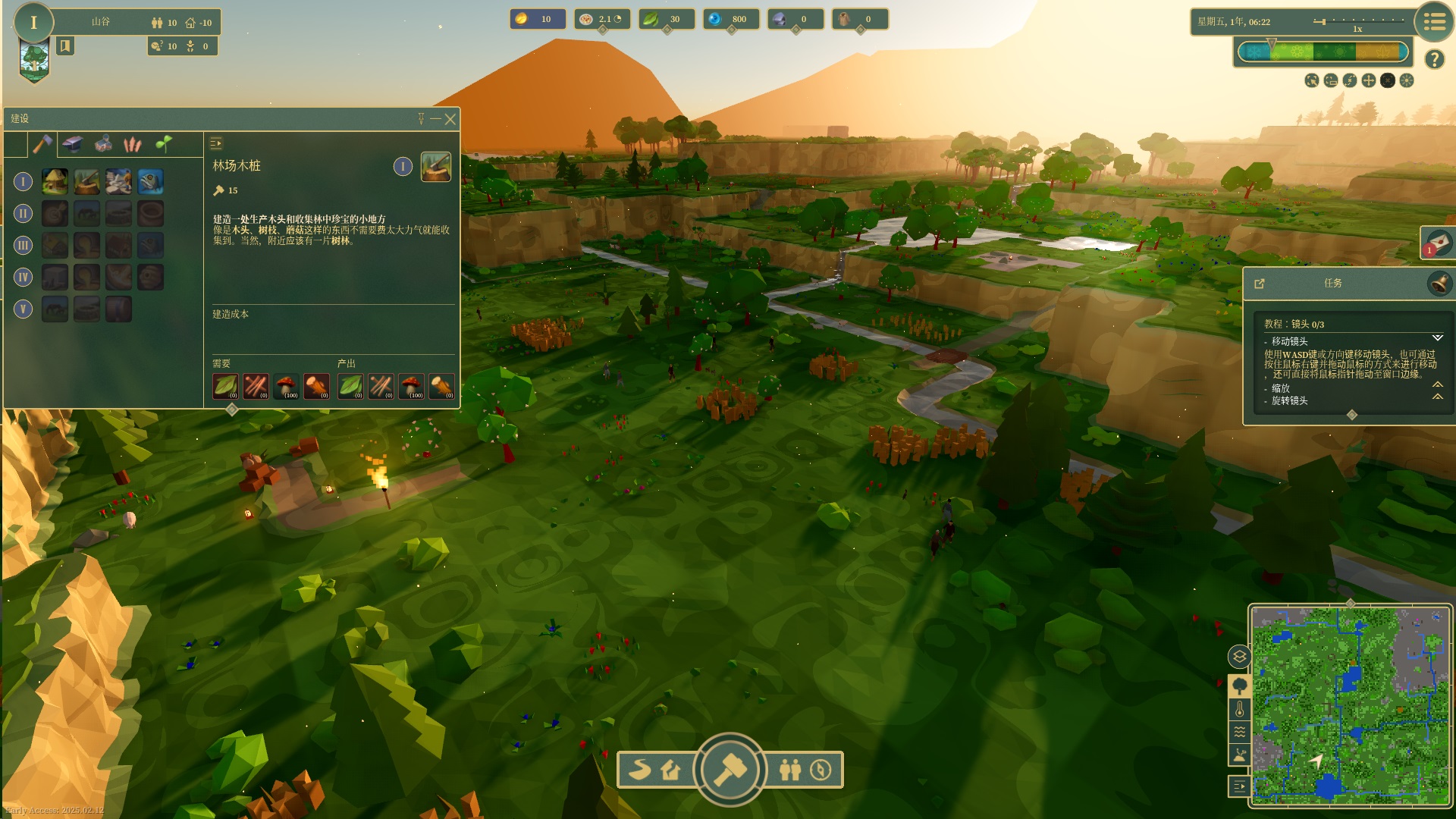Open the wheat farming build tab
The height and width of the screenshot is (819, 1456).
pos(133,144)
